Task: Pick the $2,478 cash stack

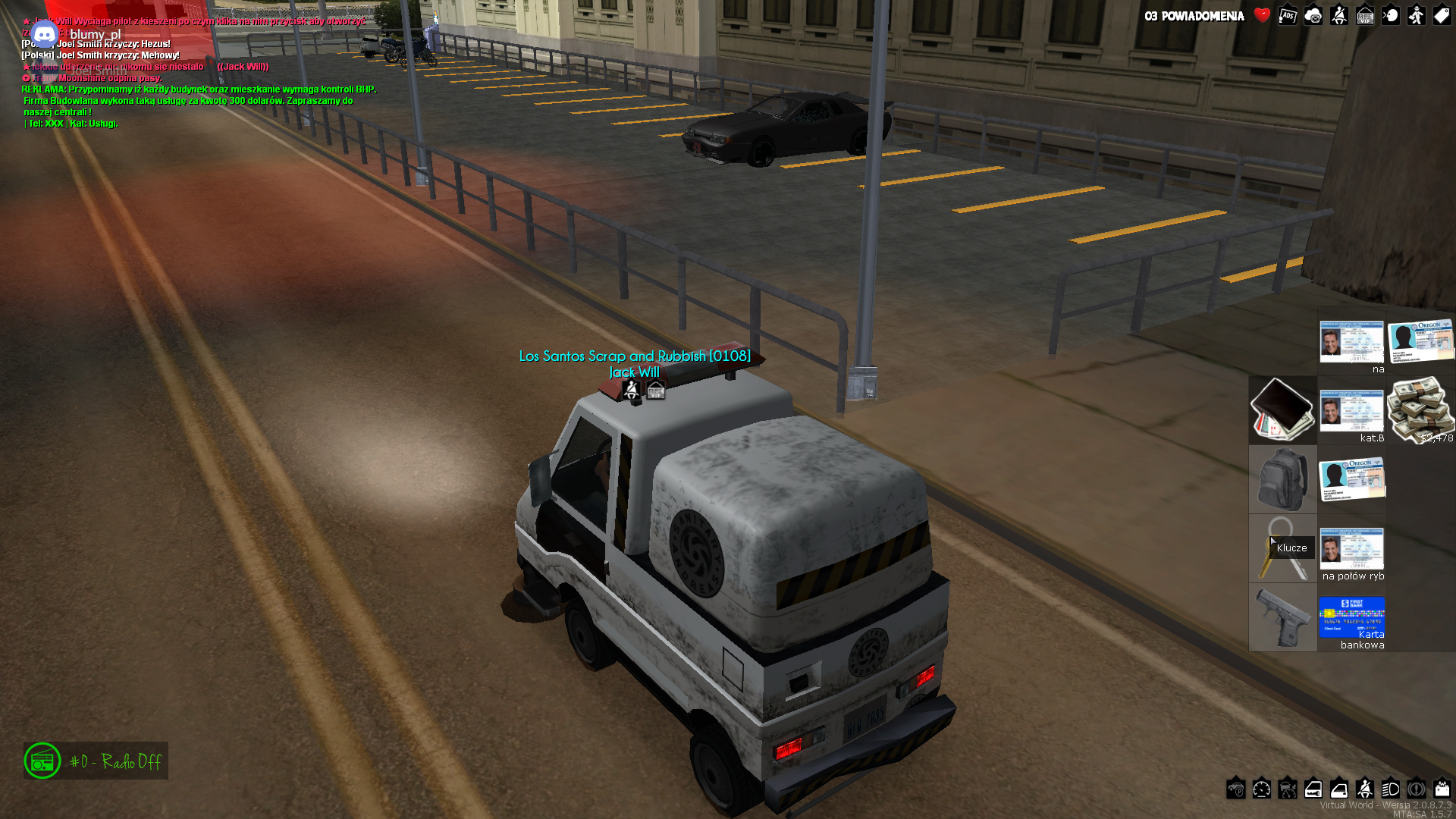Action: [x=1420, y=409]
